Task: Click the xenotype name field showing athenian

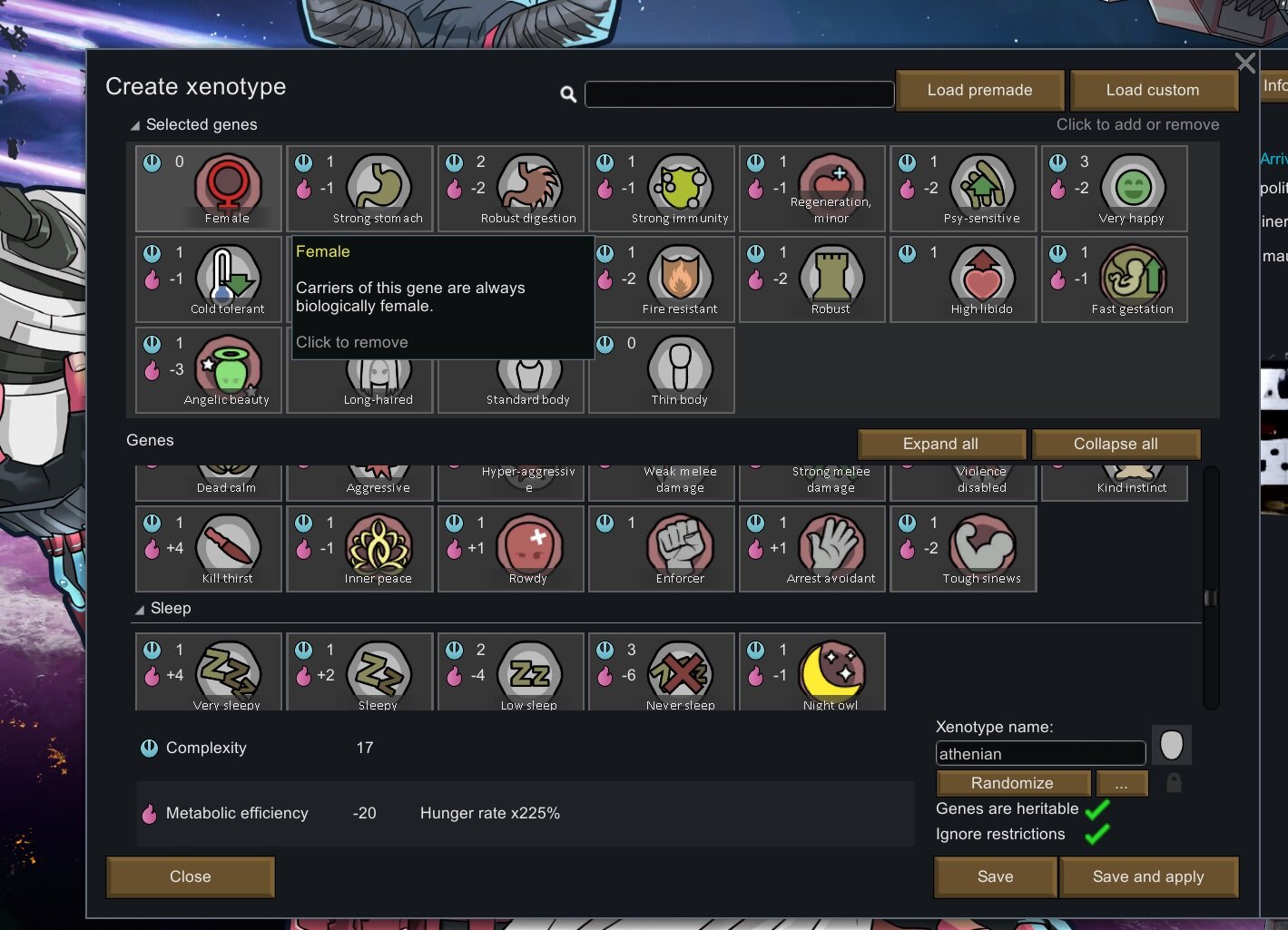Action: [x=1039, y=753]
